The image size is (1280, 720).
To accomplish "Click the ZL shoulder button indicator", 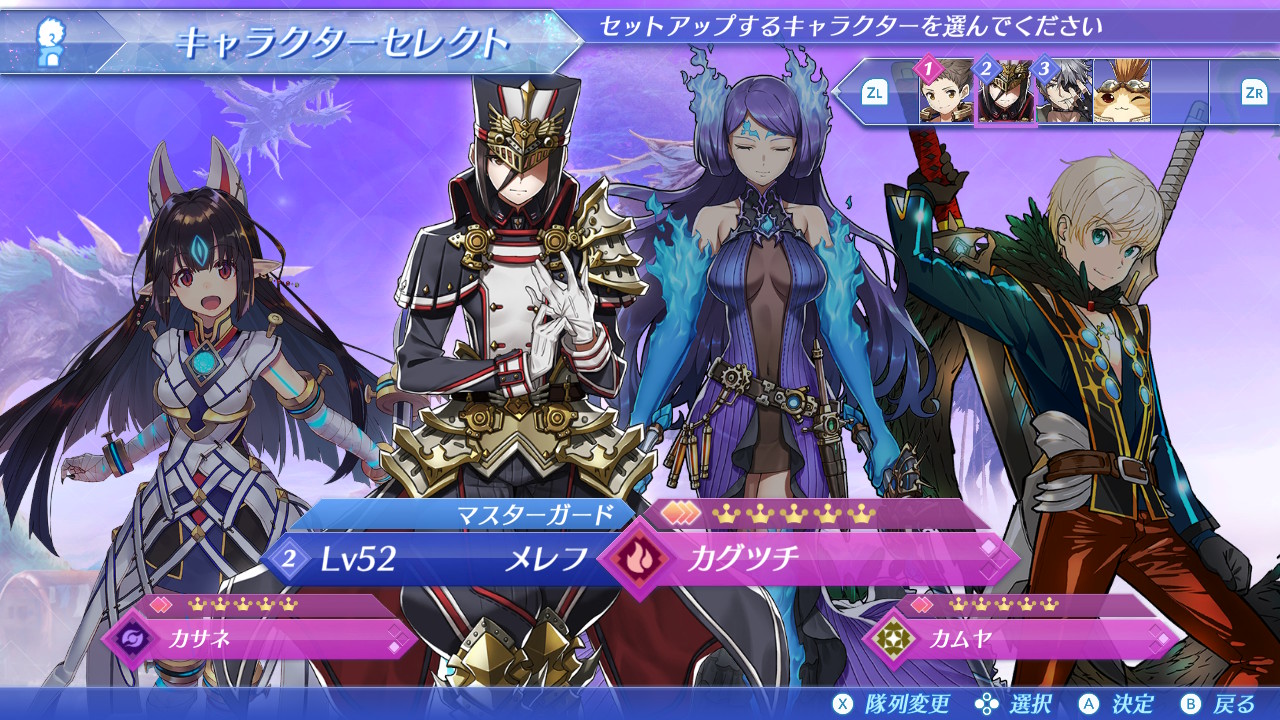I will pyautogui.click(x=877, y=93).
